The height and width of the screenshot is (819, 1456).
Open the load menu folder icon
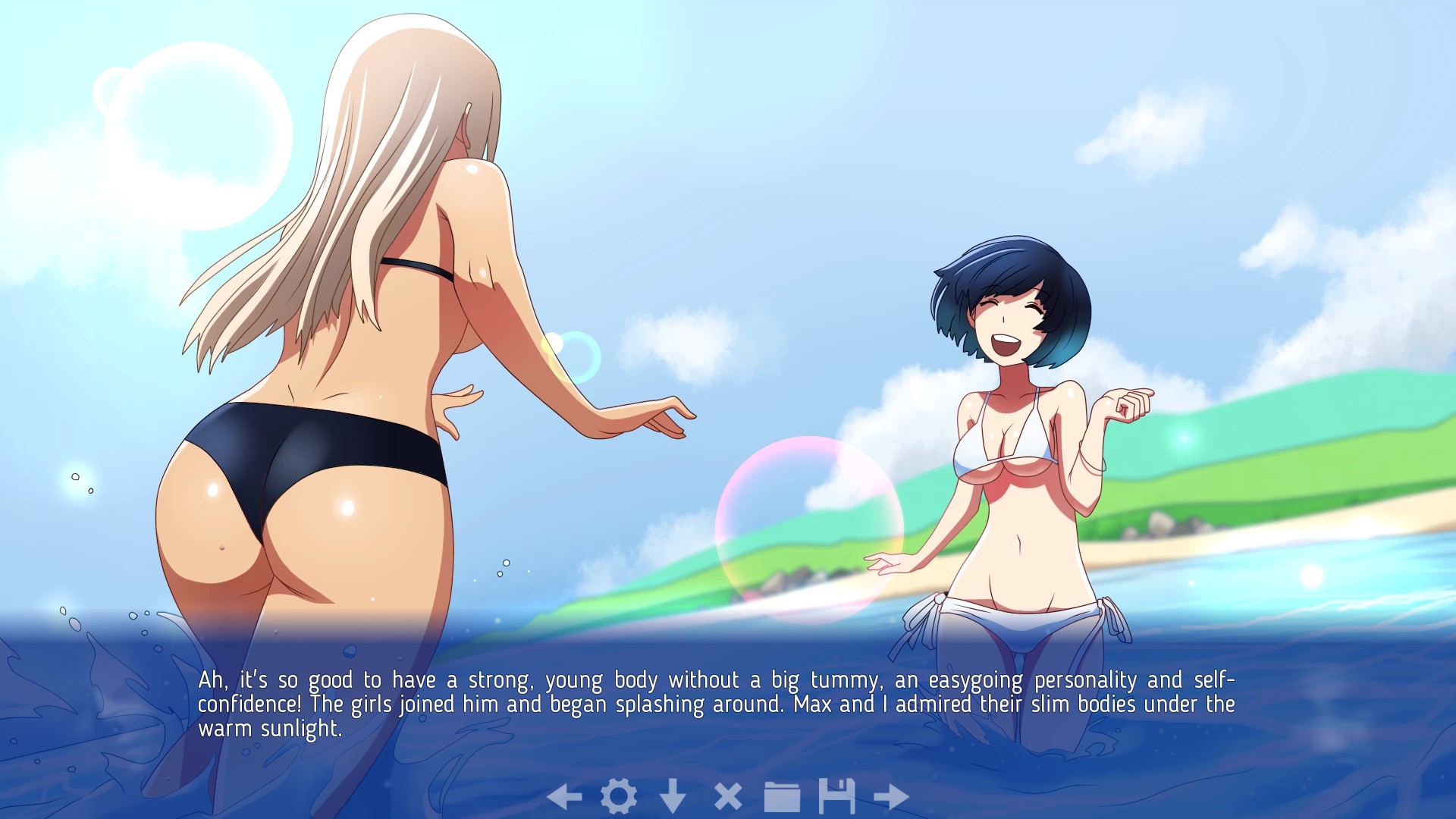(x=782, y=796)
